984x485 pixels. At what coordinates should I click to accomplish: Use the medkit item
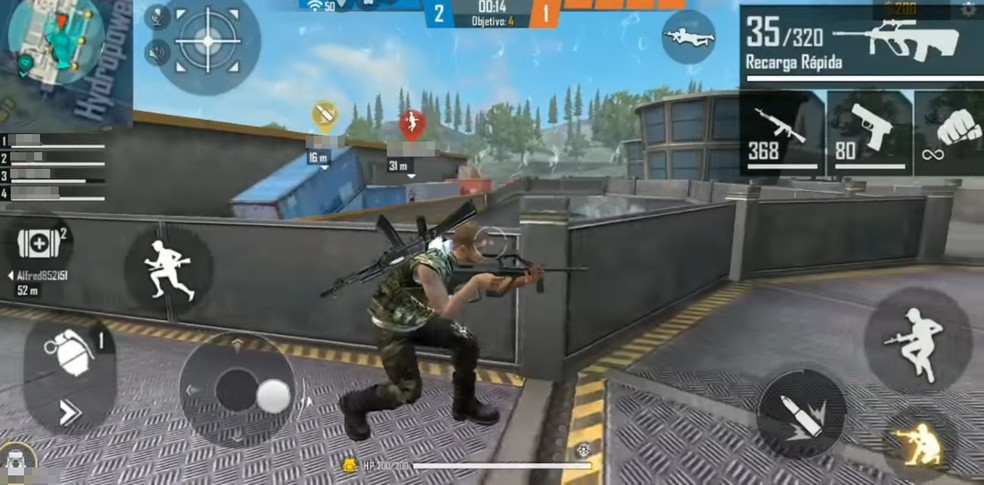click(x=40, y=241)
